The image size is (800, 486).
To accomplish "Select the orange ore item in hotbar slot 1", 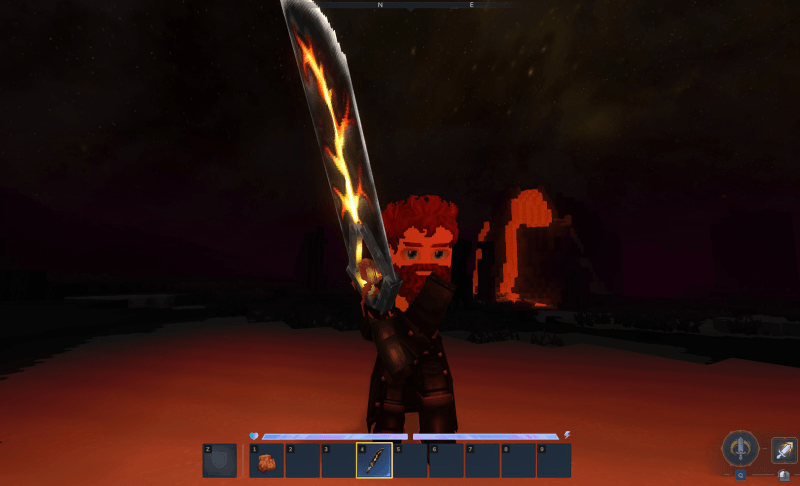I will pyautogui.click(x=267, y=461).
